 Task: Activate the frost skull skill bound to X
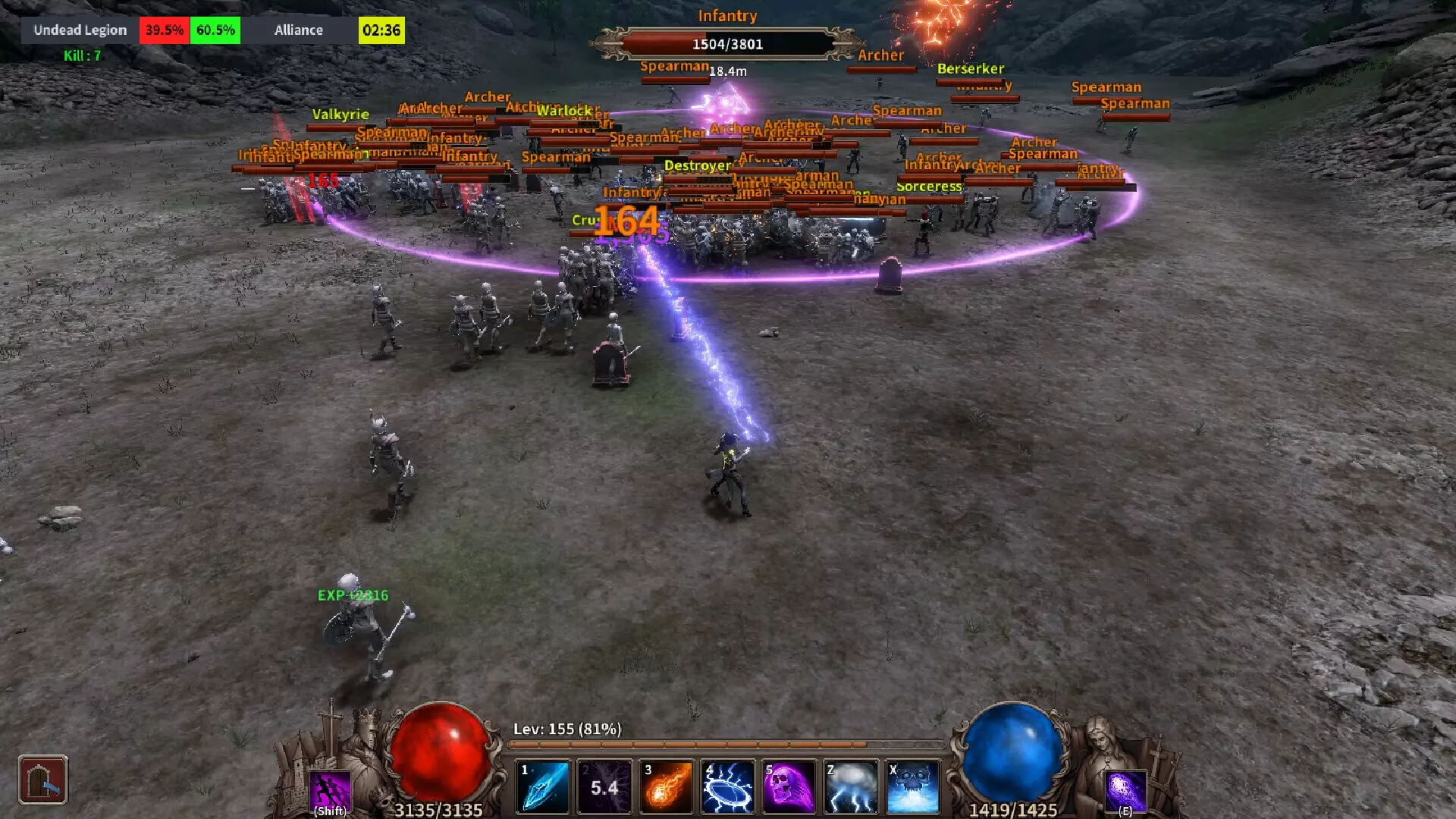point(912,785)
